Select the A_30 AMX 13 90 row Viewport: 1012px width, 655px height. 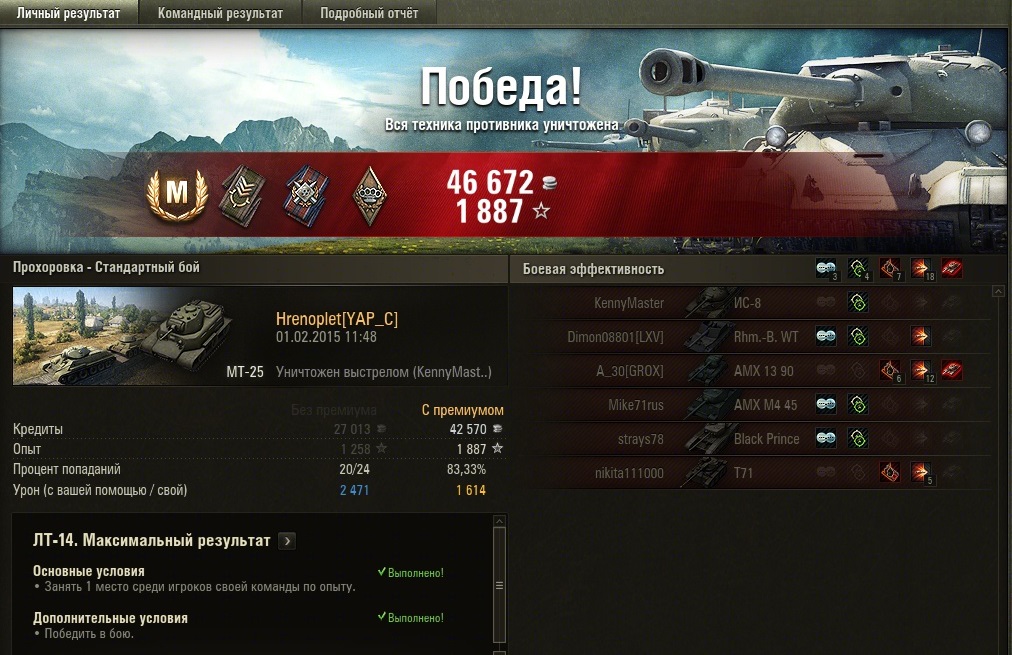[x=750, y=371]
